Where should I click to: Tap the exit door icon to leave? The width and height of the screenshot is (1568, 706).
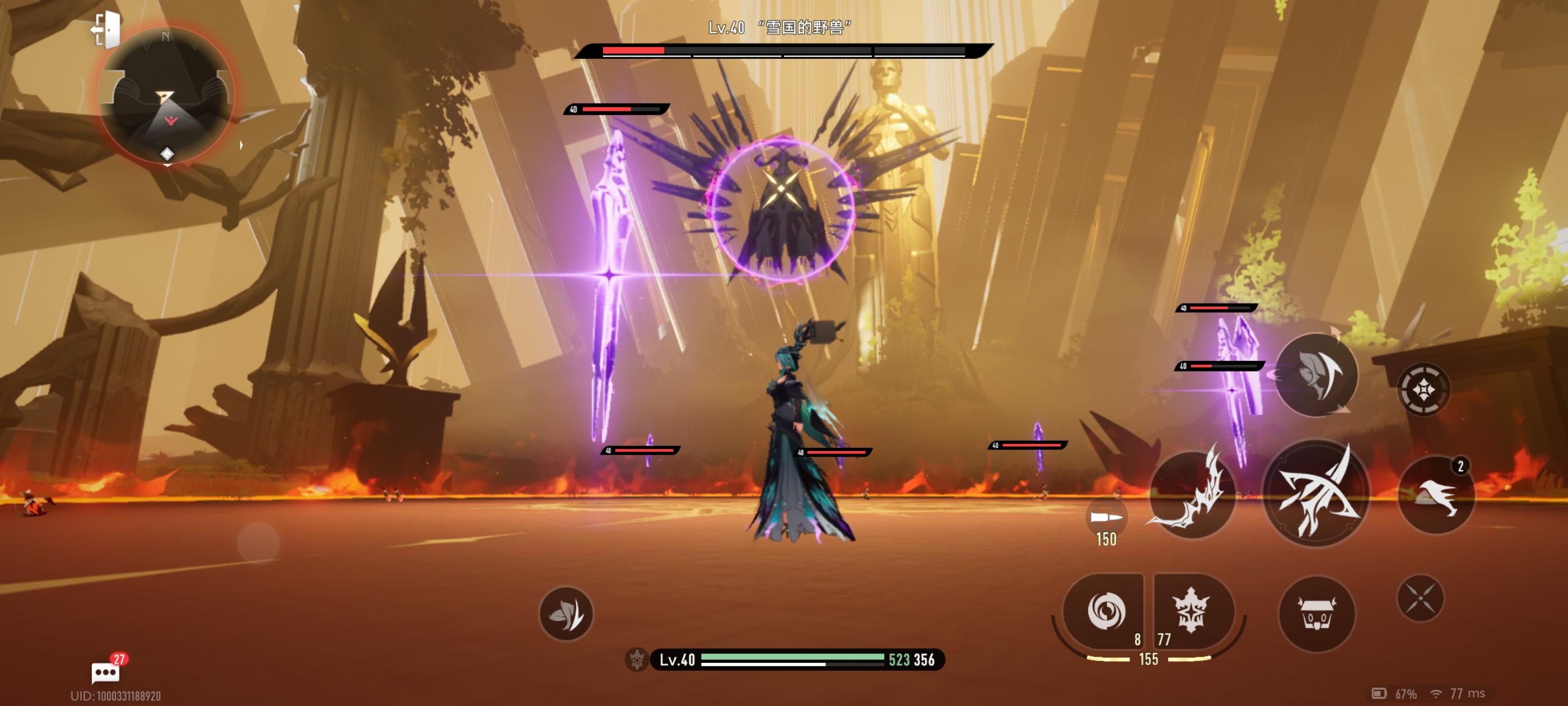click(106, 29)
